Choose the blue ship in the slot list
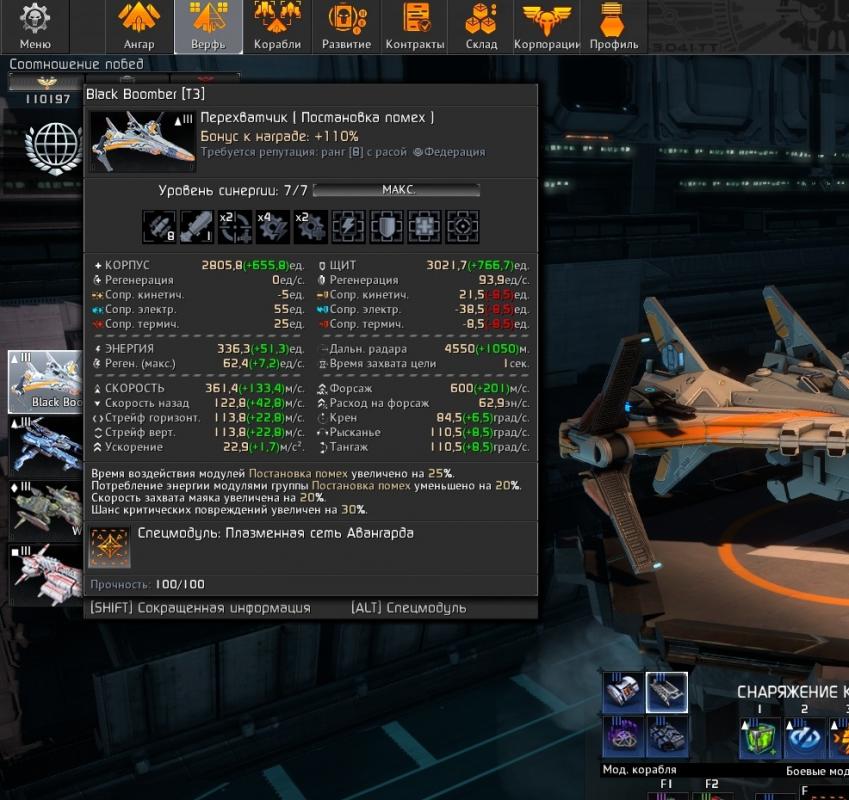 point(45,445)
